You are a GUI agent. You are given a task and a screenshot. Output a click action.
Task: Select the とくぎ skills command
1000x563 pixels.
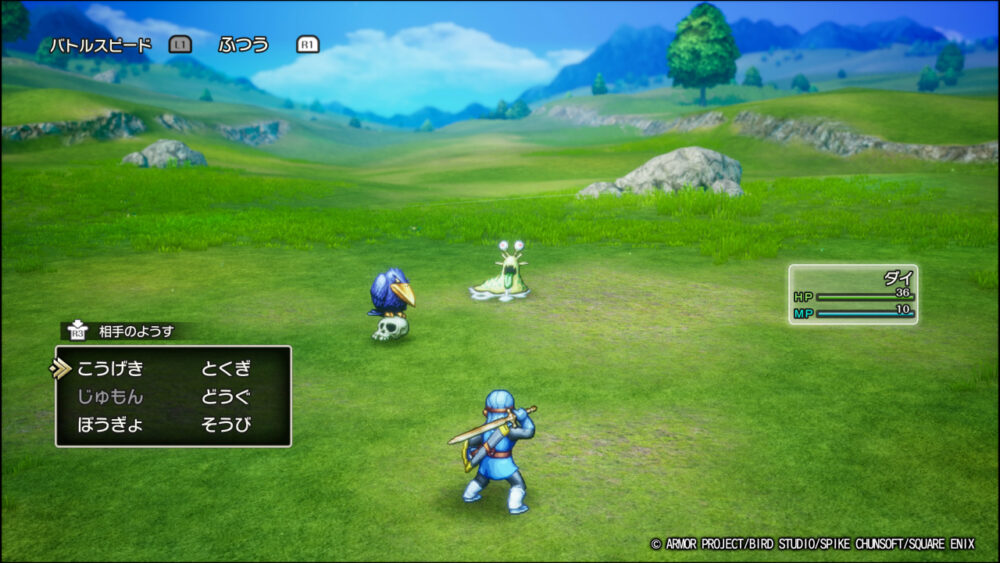(225, 368)
